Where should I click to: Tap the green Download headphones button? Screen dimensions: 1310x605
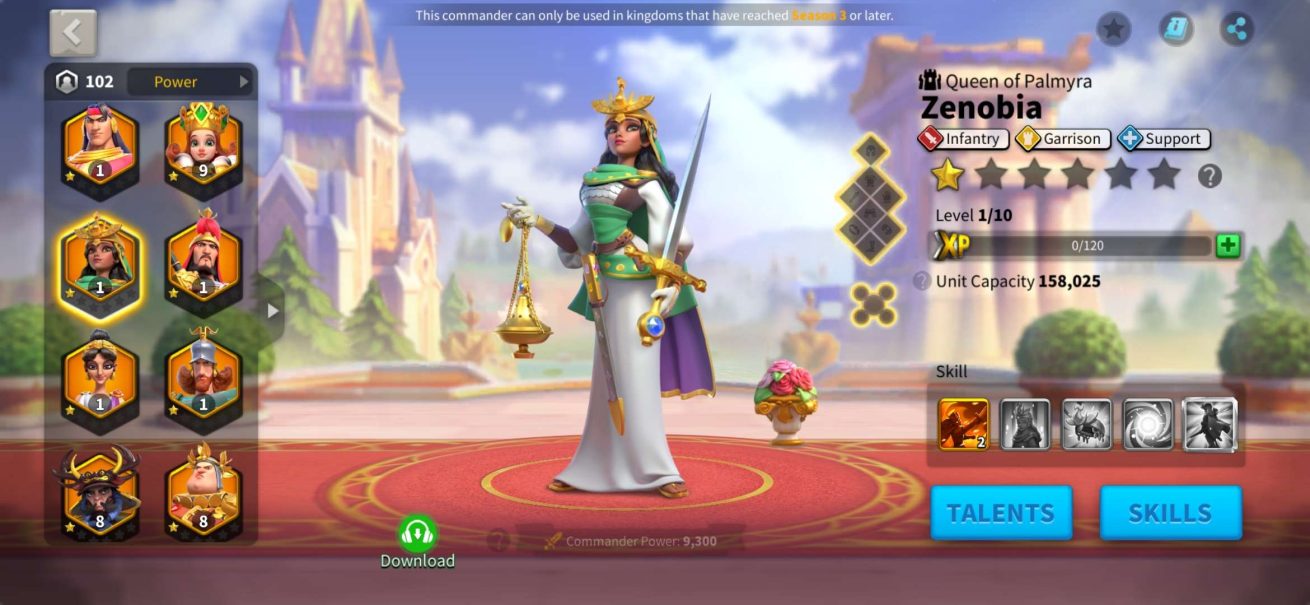tap(417, 534)
